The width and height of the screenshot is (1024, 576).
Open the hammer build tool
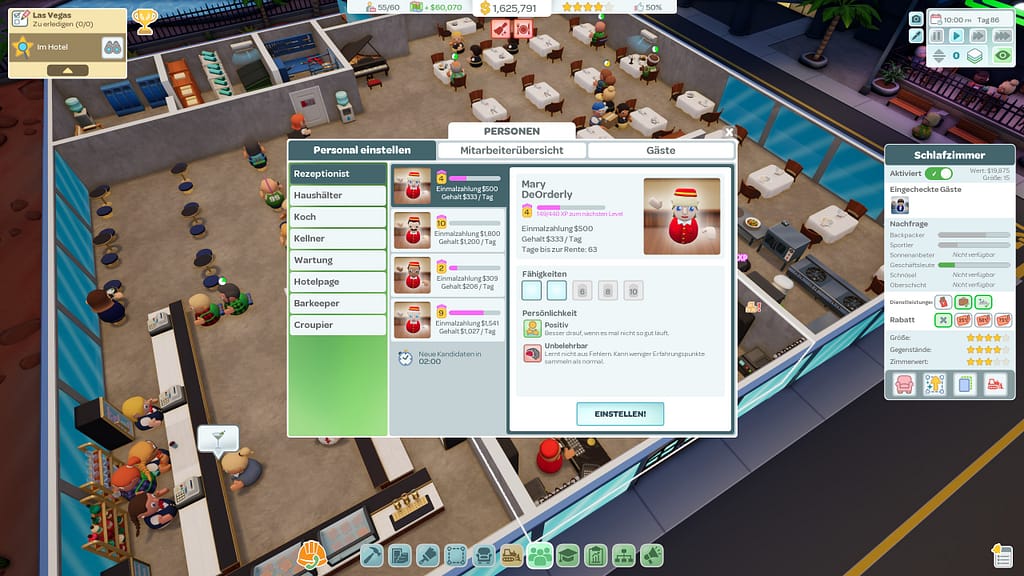[x=372, y=555]
